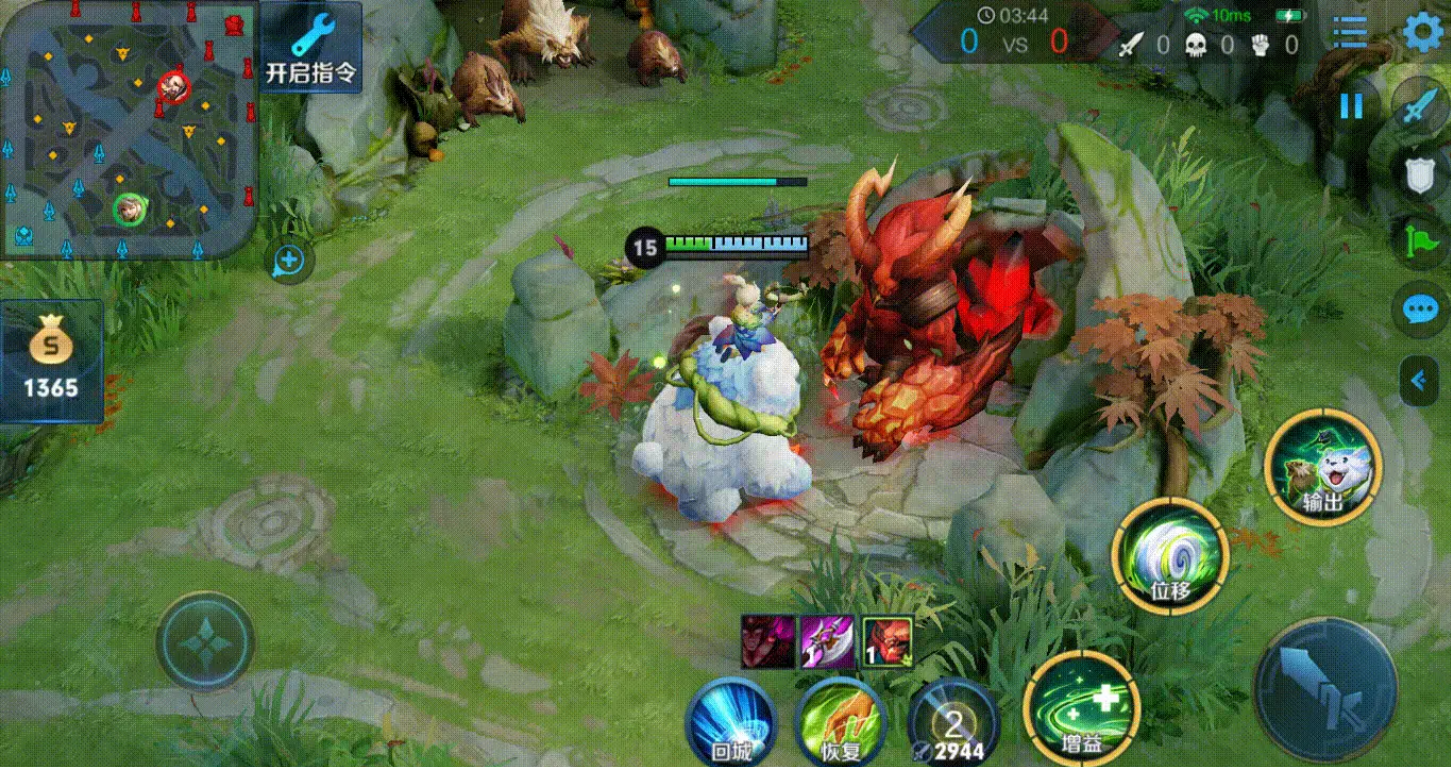Open settings via the gear icon
This screenshot has width=1451, height=767.
click(1425, 32)
